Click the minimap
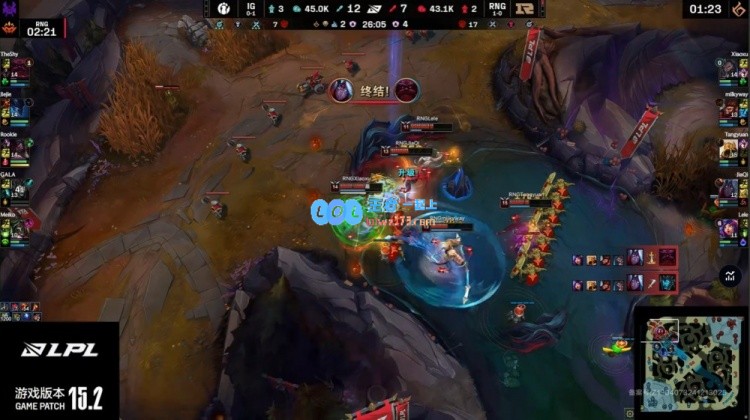Screen dimensions: 750x420 click(x=690, y=362)
